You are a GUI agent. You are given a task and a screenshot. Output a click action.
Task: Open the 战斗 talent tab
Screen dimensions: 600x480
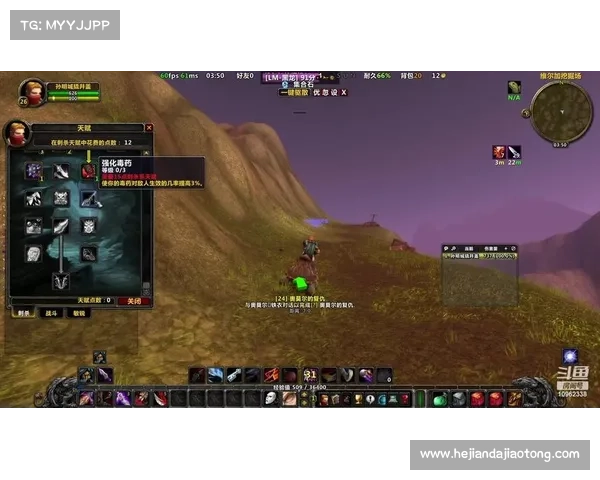pyautogui.click(x=50, y=313)
